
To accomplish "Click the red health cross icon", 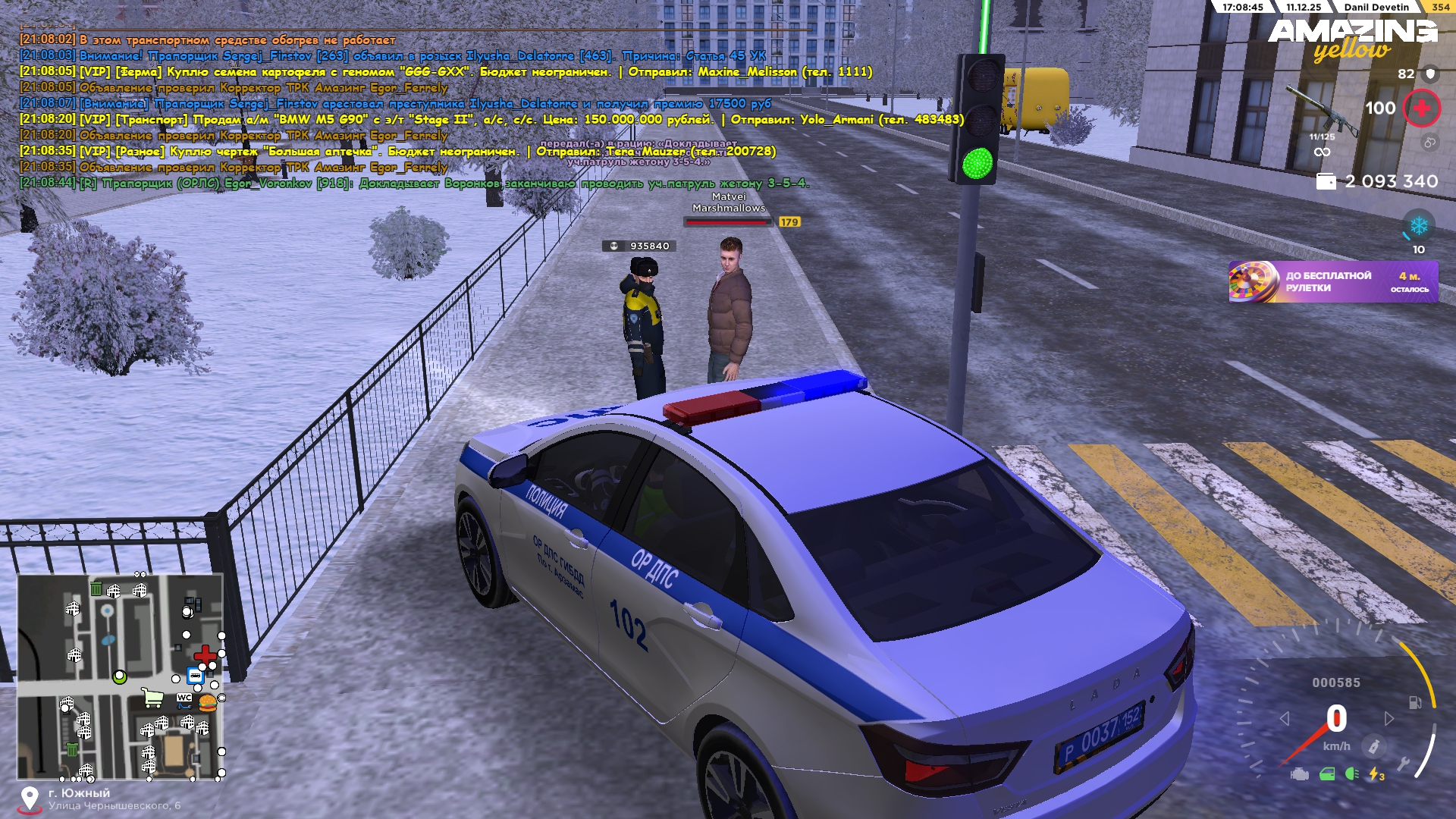I will tap(1421, 108).
